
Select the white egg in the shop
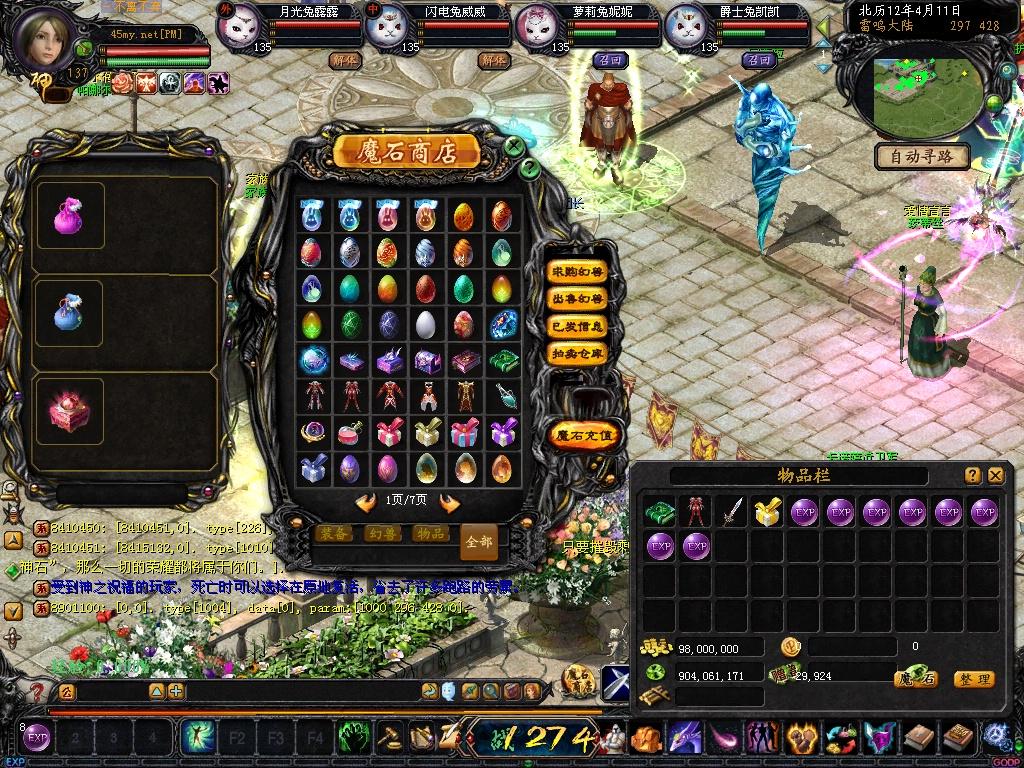click(426, 324)
